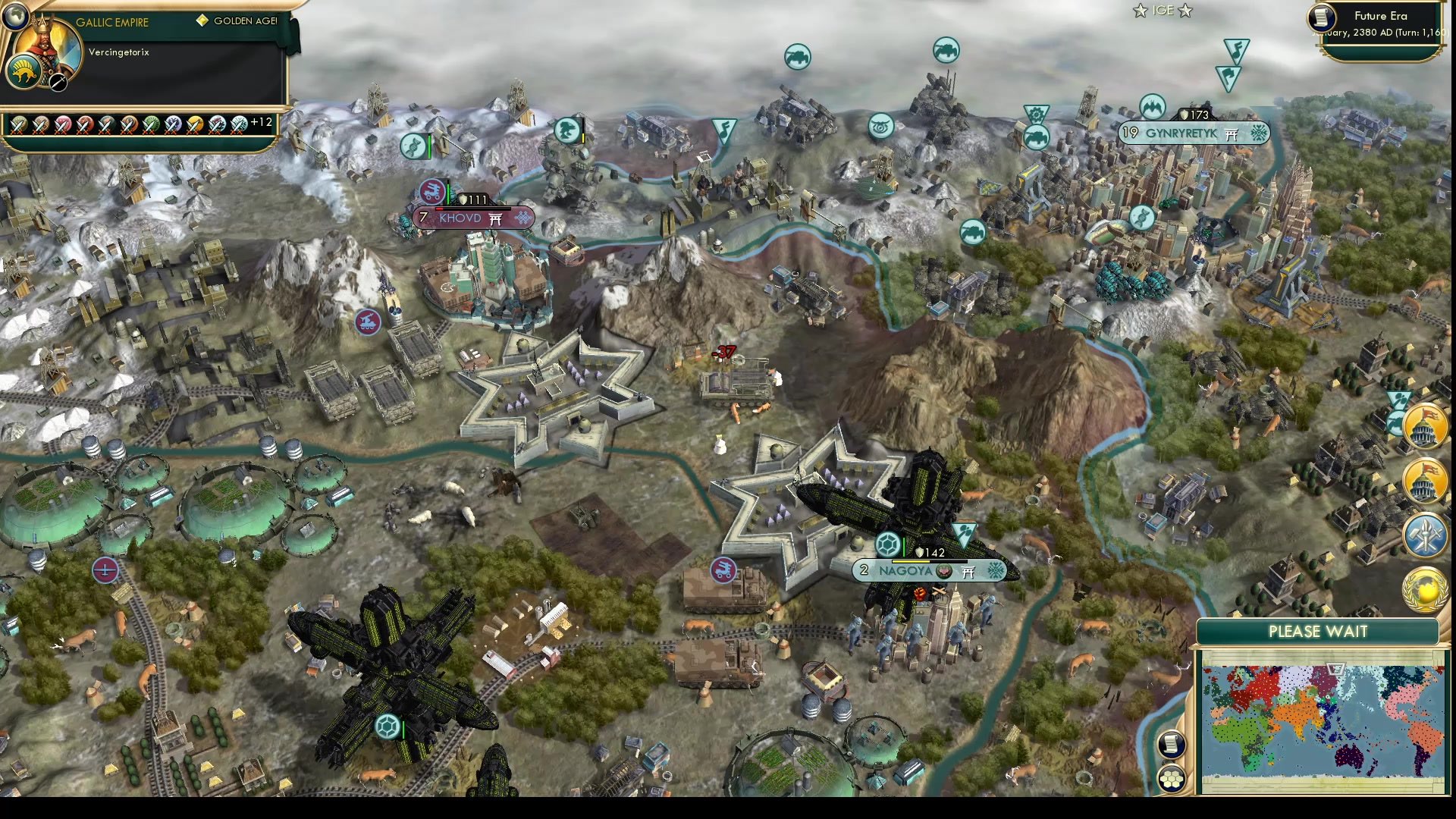This screenshot has height=819, width=1456.
Task: Click the globe icon in the top-left corner
Action: 15,15
